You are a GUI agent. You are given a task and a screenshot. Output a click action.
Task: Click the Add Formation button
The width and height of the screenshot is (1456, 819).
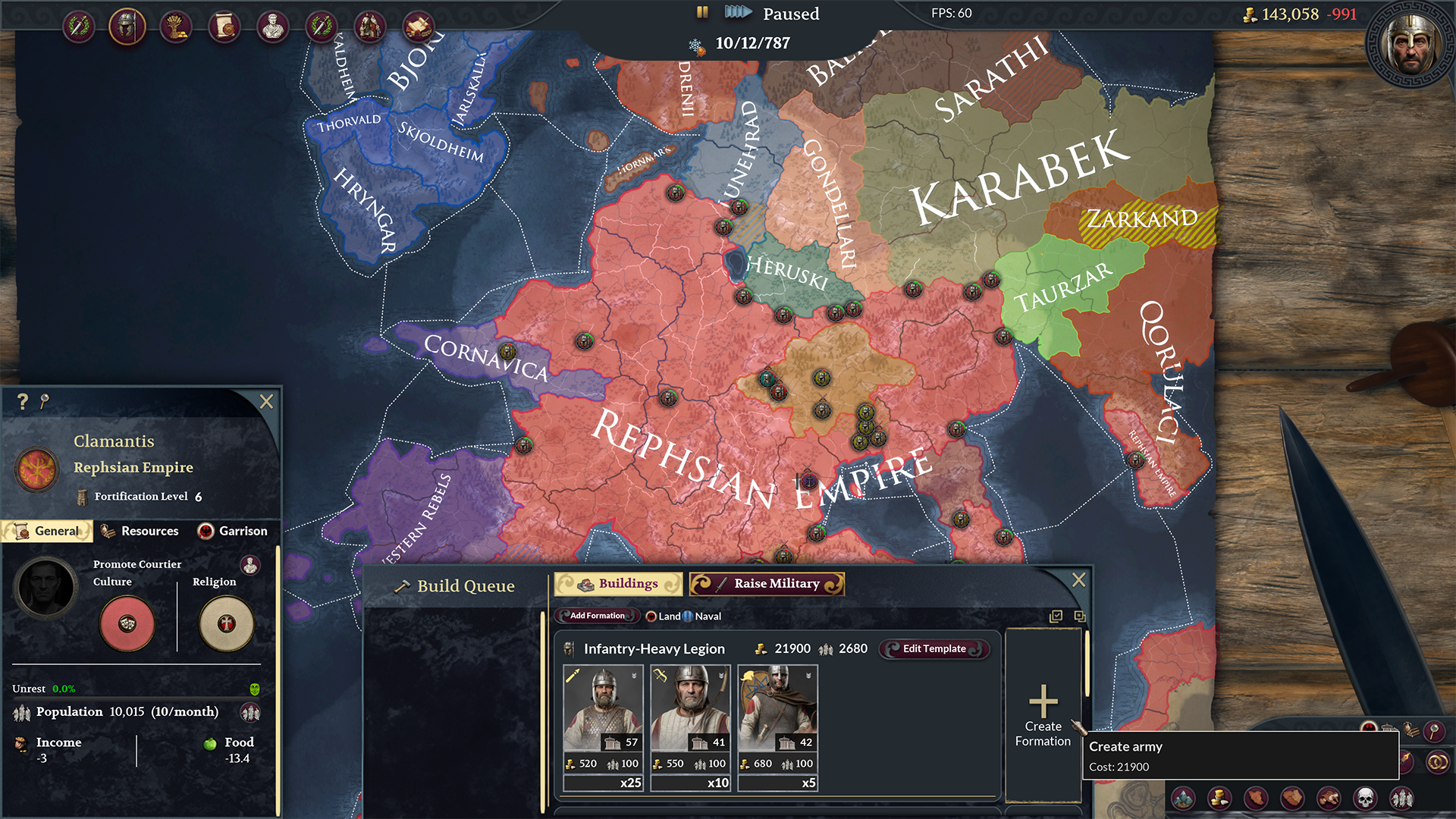tap(597, 616)
